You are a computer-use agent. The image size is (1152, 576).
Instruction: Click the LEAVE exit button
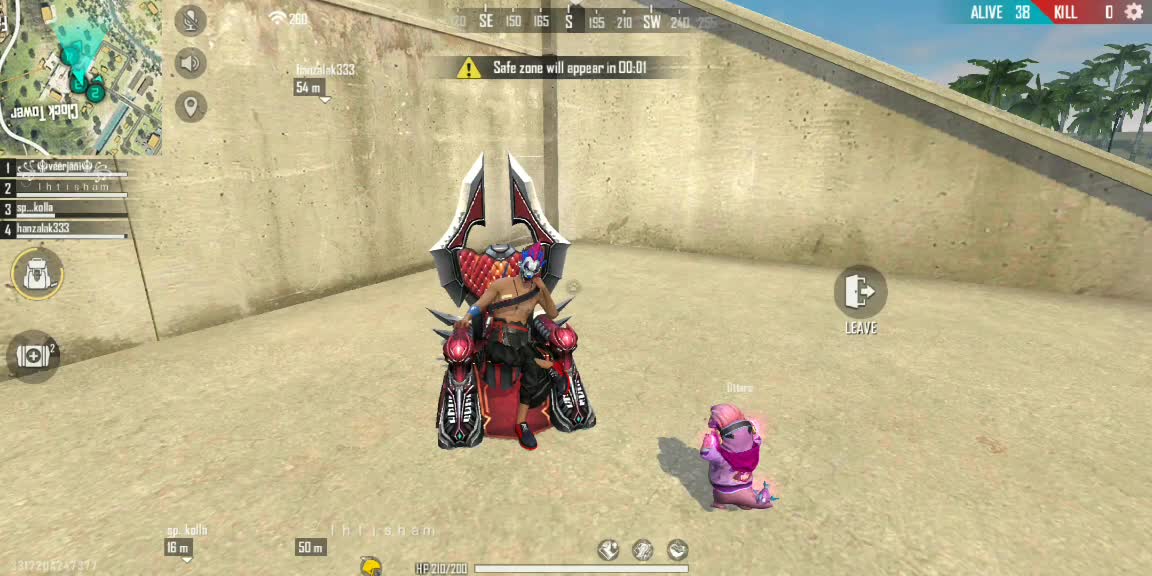(860, 292)
